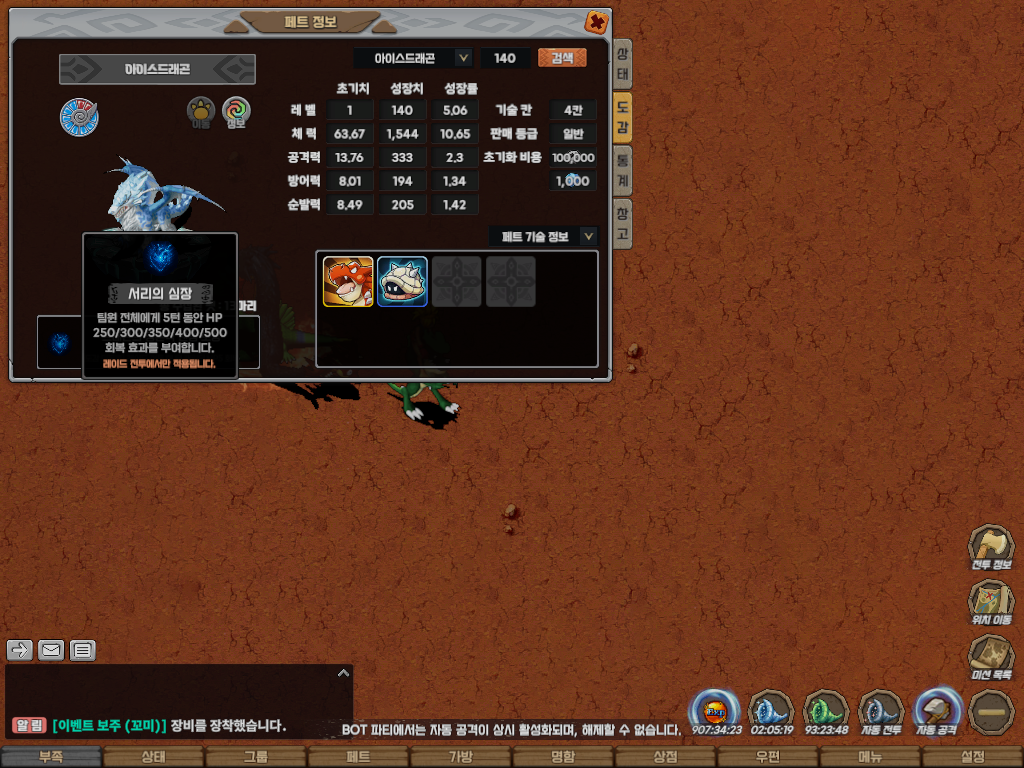Switch to the 상태 side tab
This screenshot has width=1024, height=768.
point(622,65)
